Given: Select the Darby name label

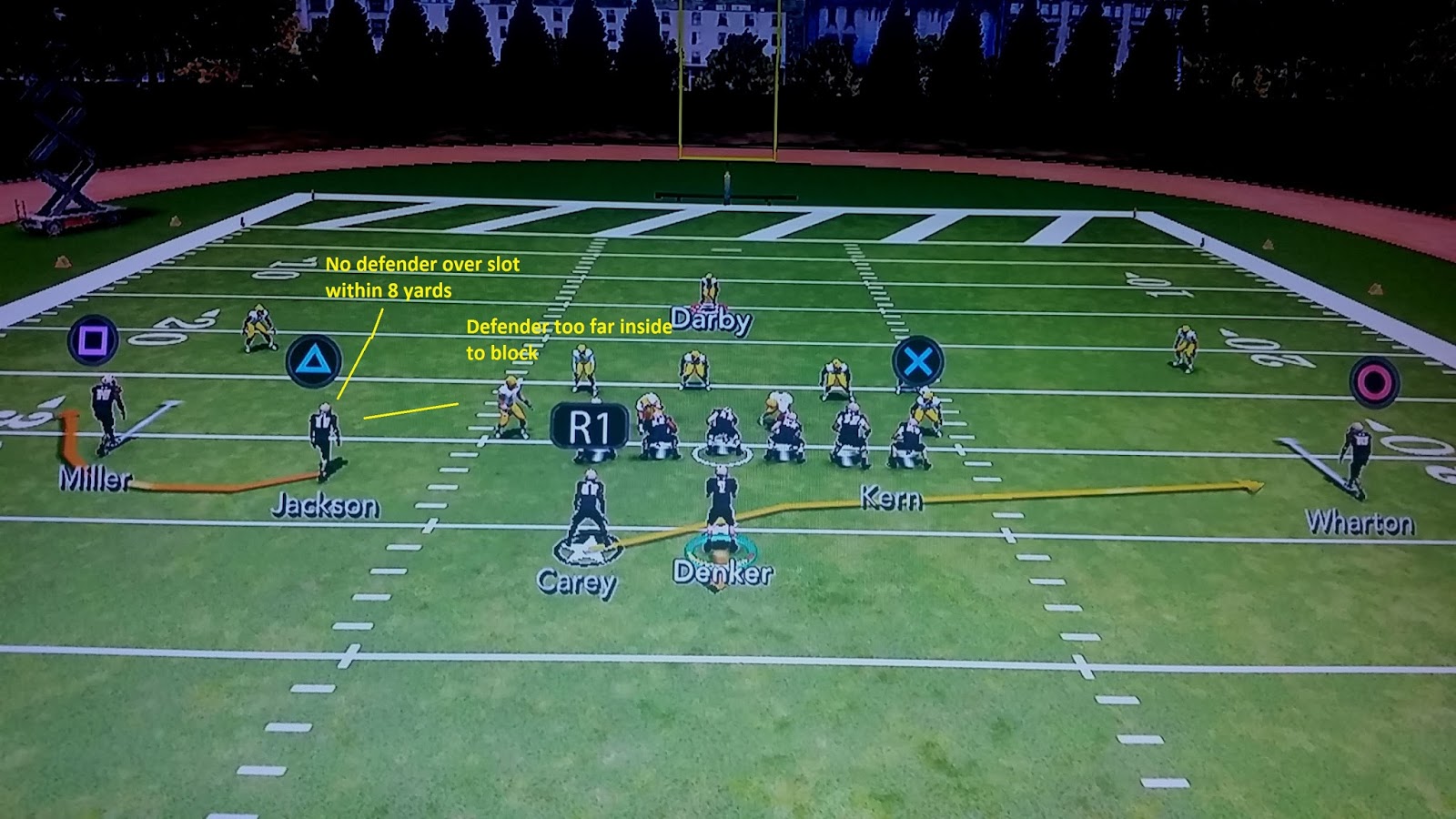Looking at the screenshot, I should tap(710, 320).
